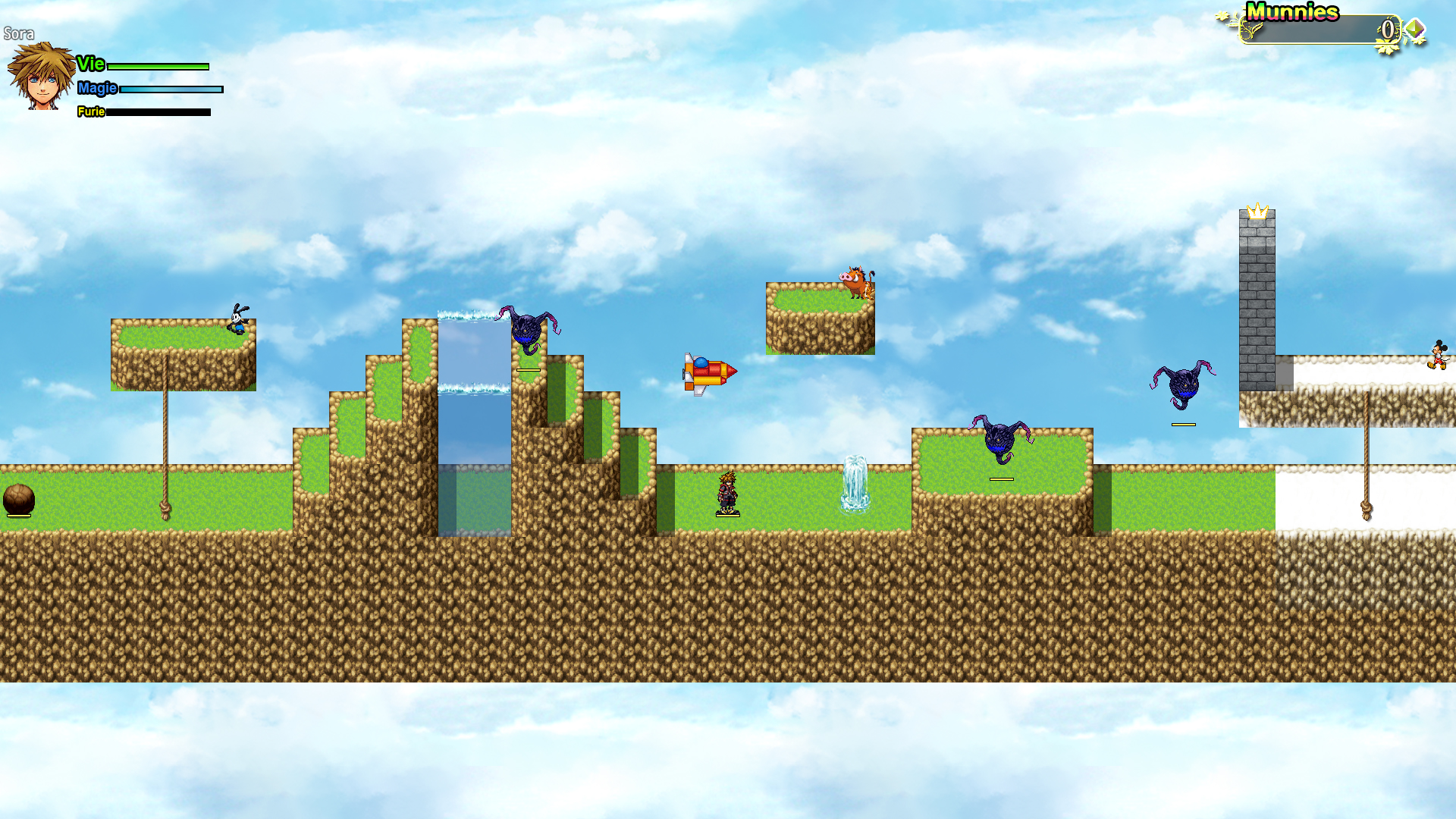Screen dimensions: 1456x819
Task: Click the Furie label in the HUD
Action: (92, 112)
